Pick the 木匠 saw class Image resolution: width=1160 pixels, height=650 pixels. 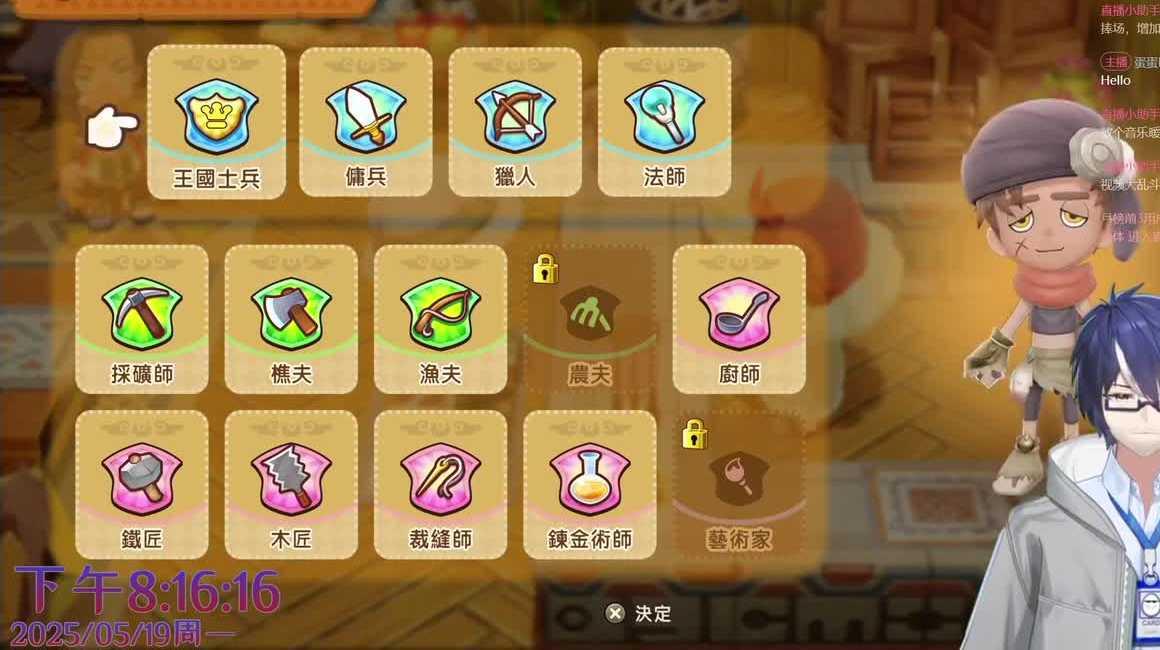pos(291,484)
